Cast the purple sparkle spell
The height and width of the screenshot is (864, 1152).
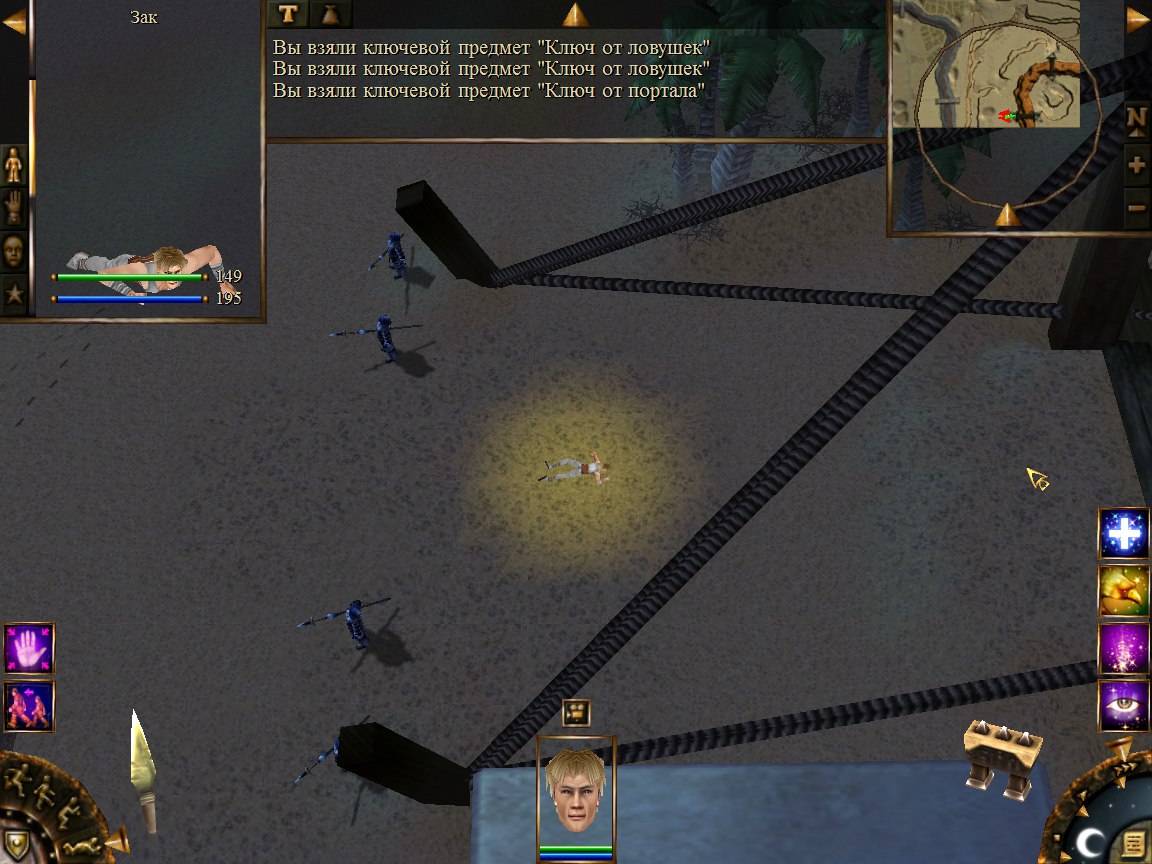click(x=1123, y=648)
